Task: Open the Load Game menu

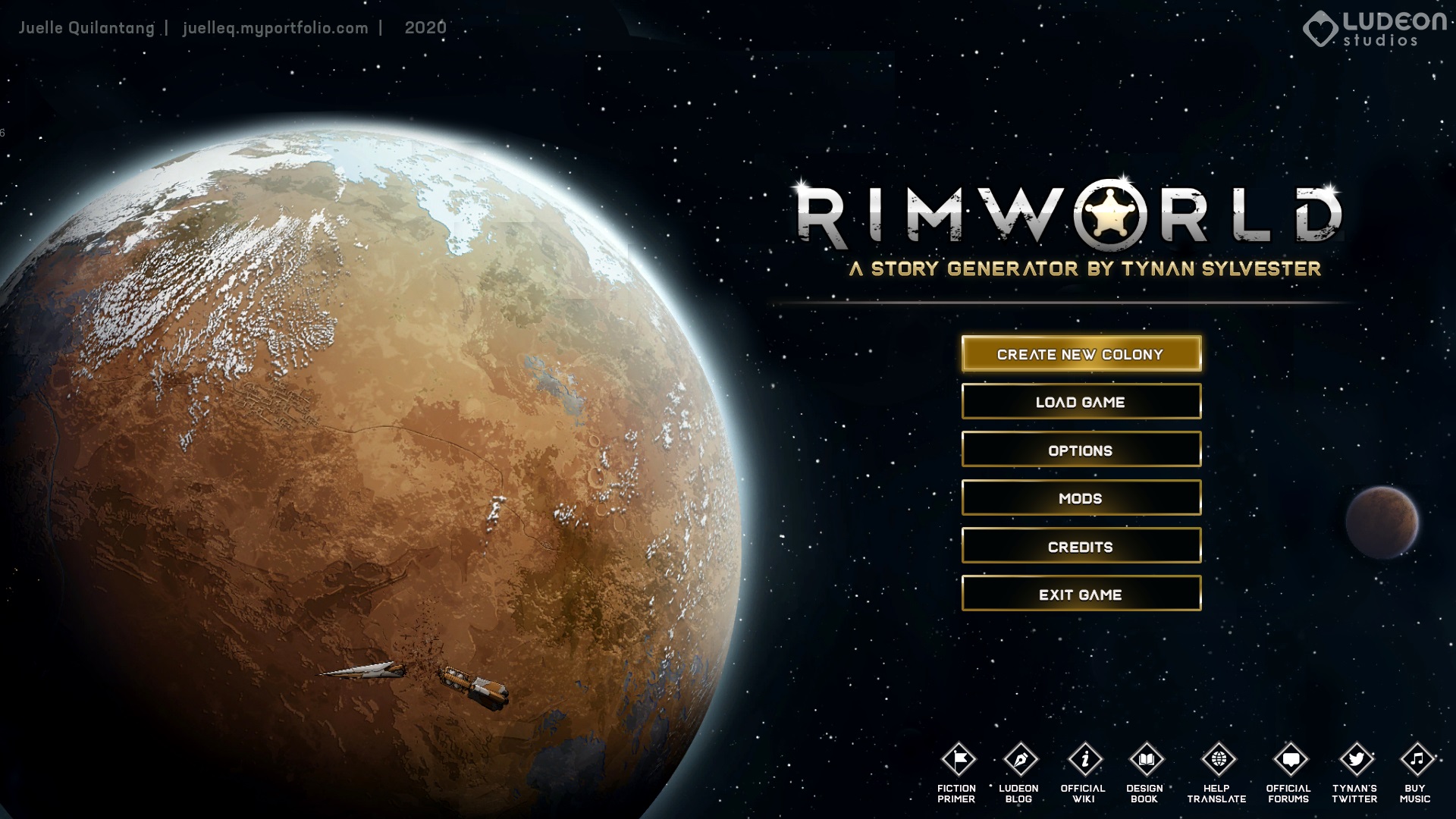Action: click(x=1081, y=402)
